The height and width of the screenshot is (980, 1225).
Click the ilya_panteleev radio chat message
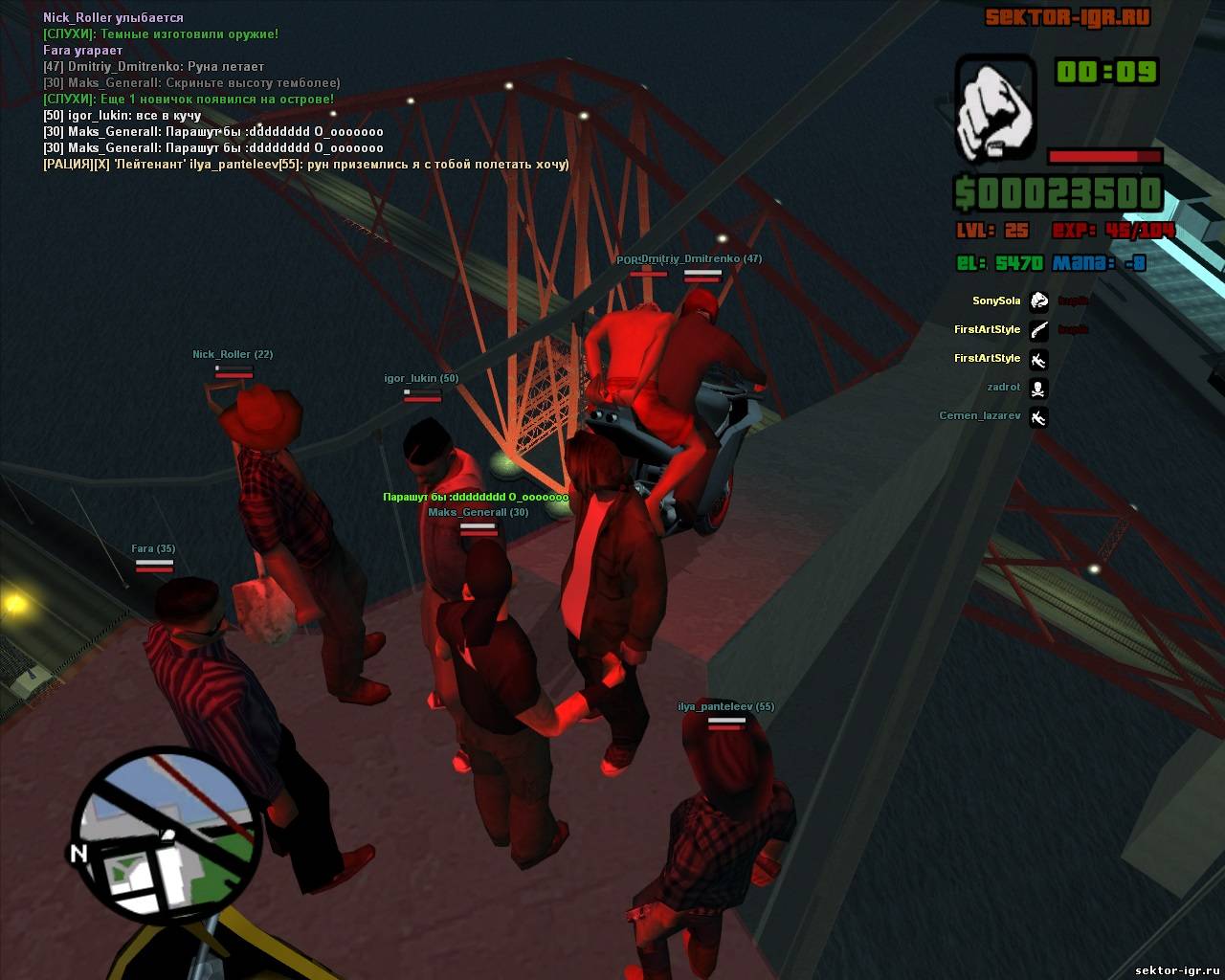(x=306, y=165)
